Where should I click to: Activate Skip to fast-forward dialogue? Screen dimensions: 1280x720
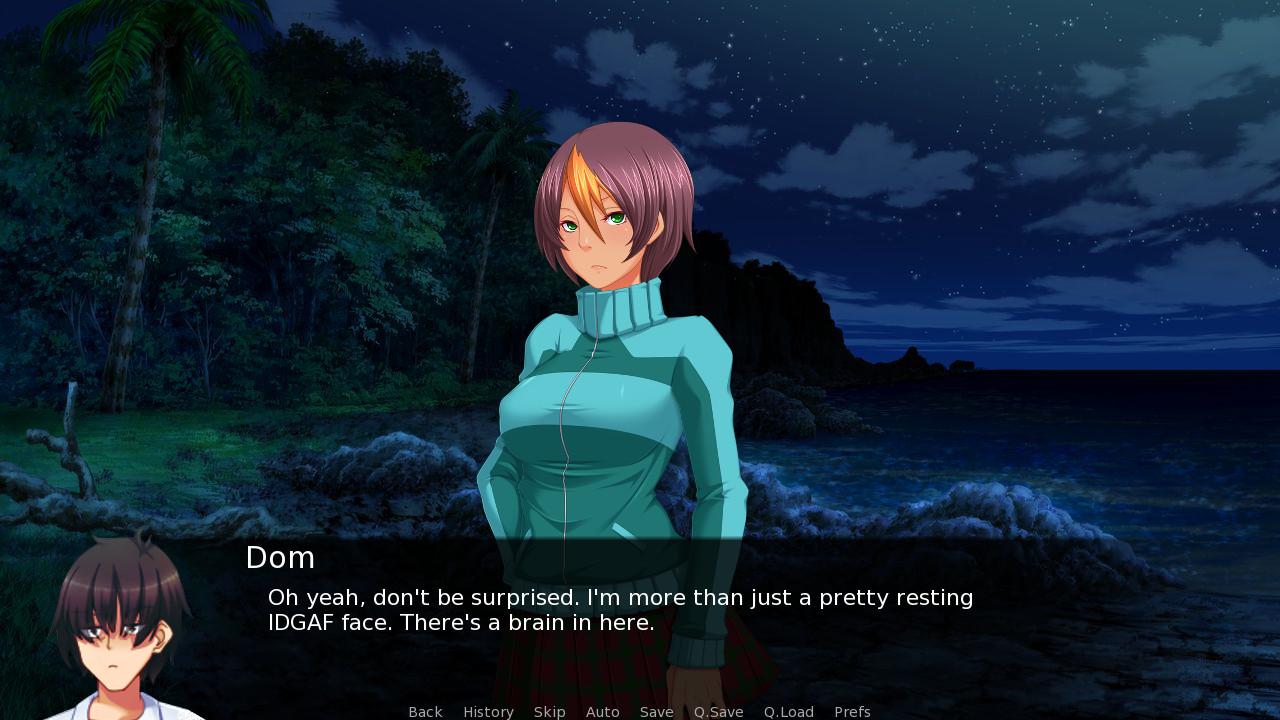[x=549, y=712]
